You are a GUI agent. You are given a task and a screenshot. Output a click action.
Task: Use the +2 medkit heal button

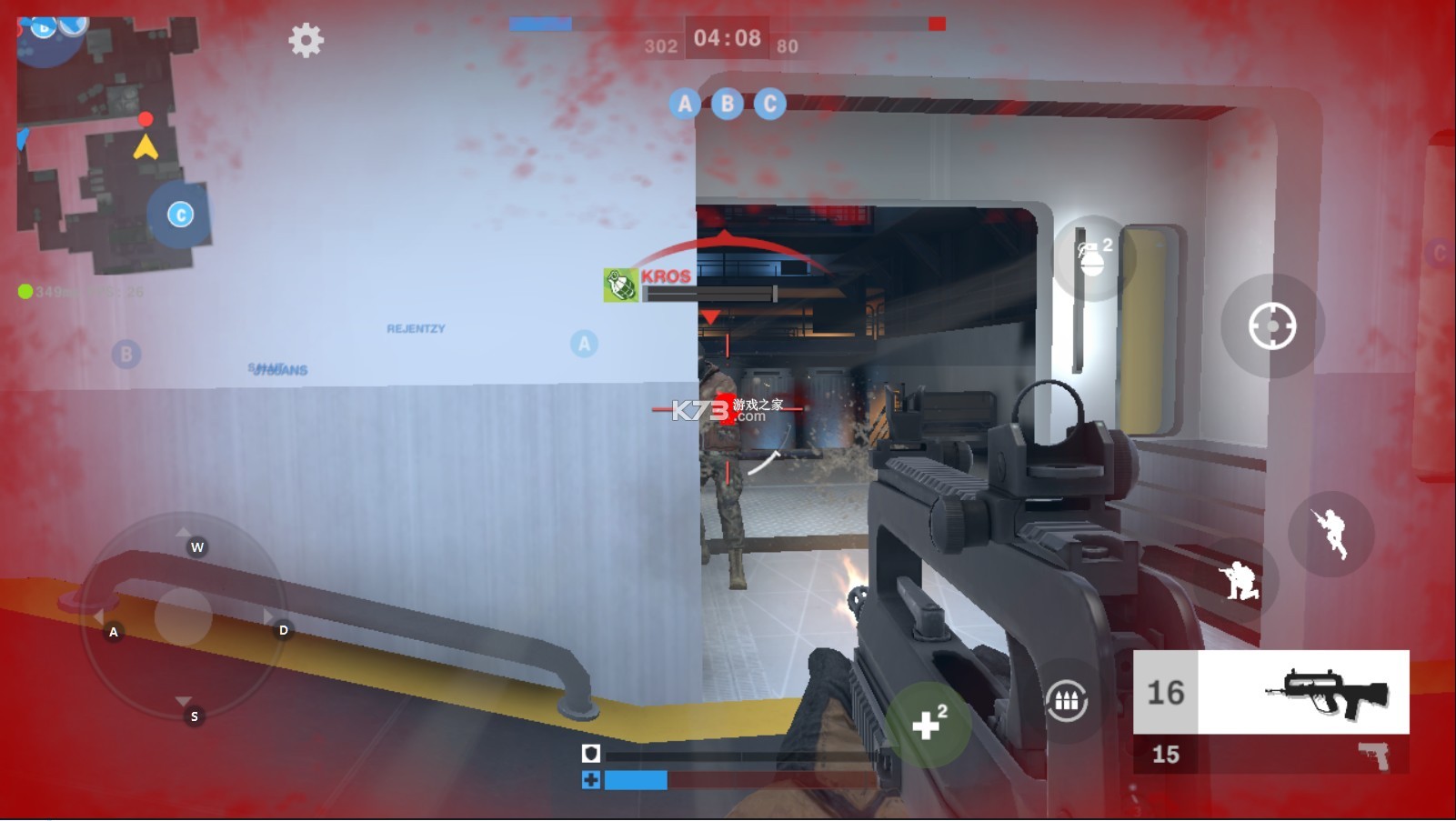(x=928, y=722)
